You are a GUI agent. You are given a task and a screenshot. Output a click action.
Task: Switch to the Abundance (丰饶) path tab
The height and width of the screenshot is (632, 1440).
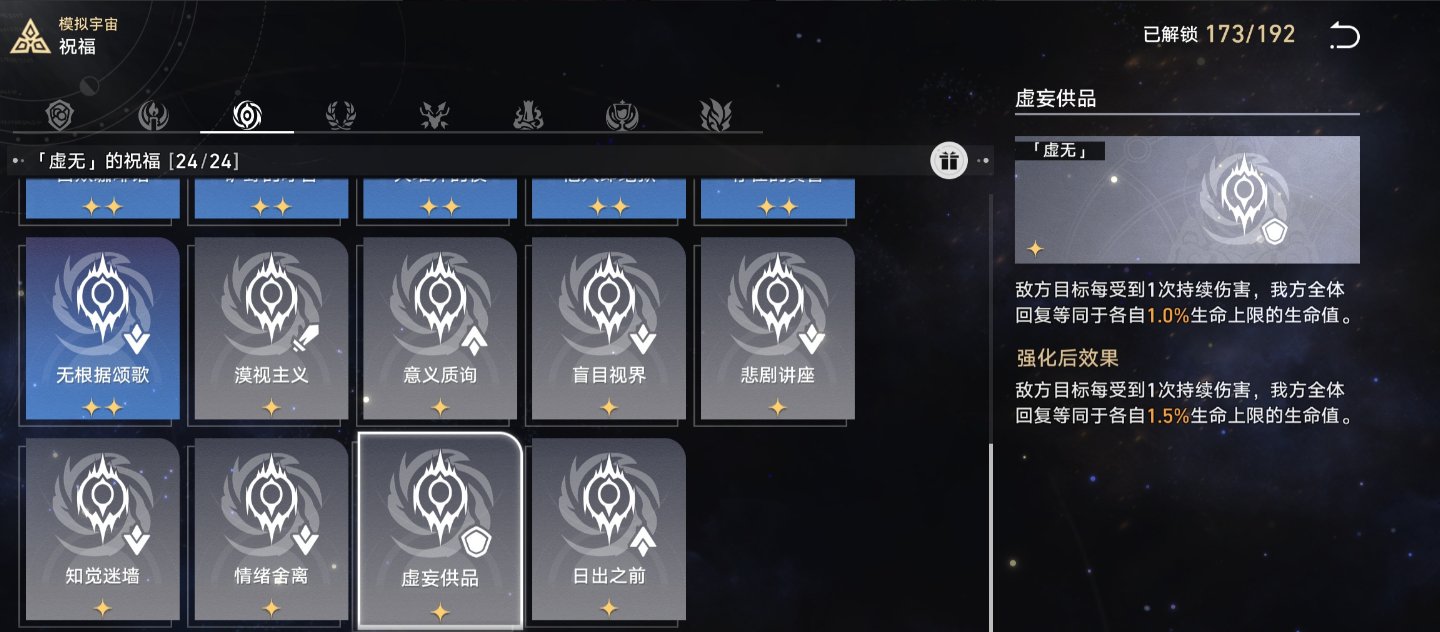coord(340,116)
